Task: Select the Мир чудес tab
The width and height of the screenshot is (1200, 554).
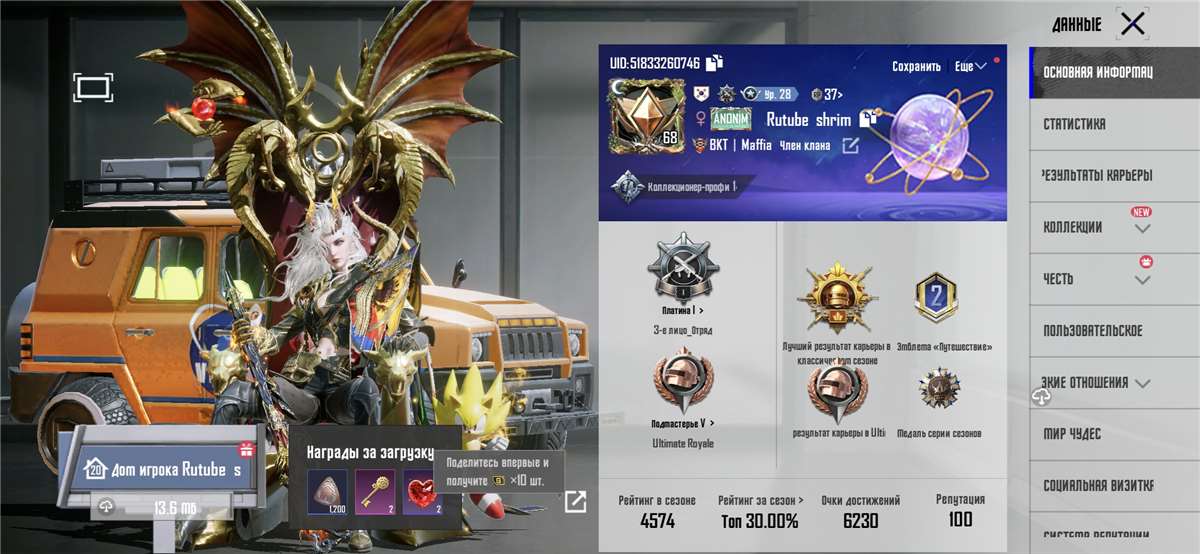Action: pyautogui.click(x=1072, y=434)
